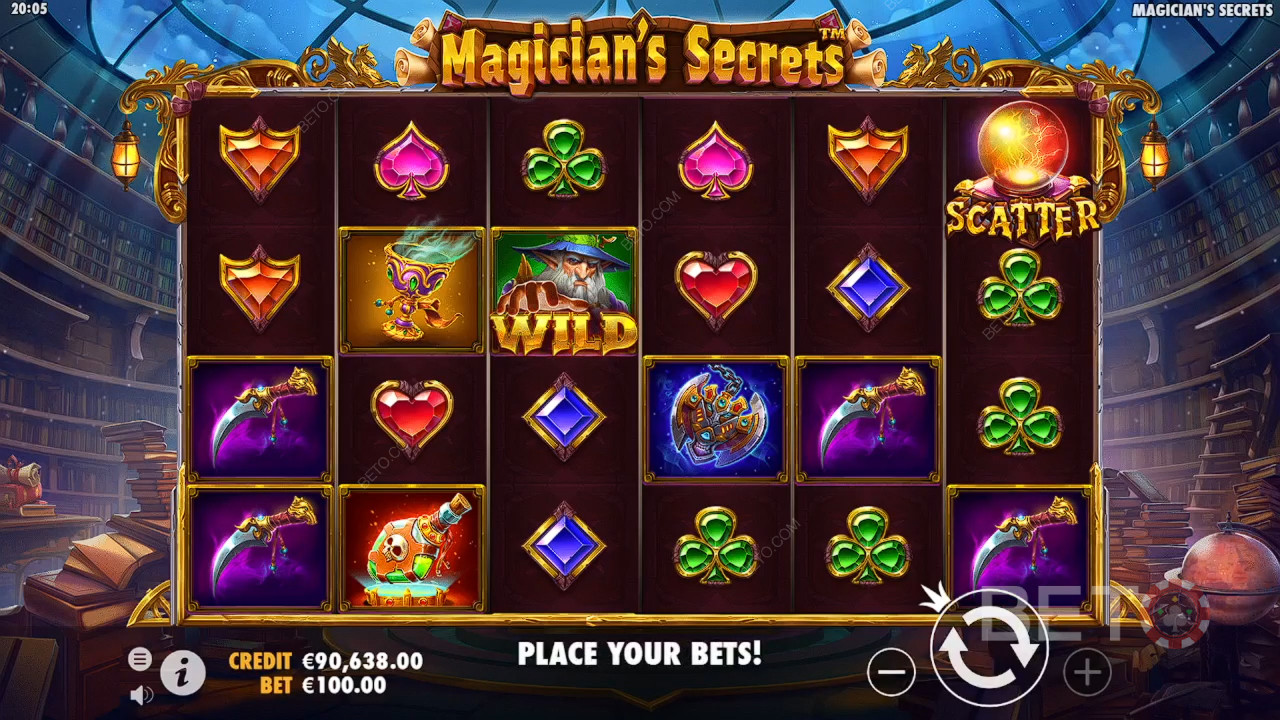Open the hamburger menu icon

pos(140,658)
